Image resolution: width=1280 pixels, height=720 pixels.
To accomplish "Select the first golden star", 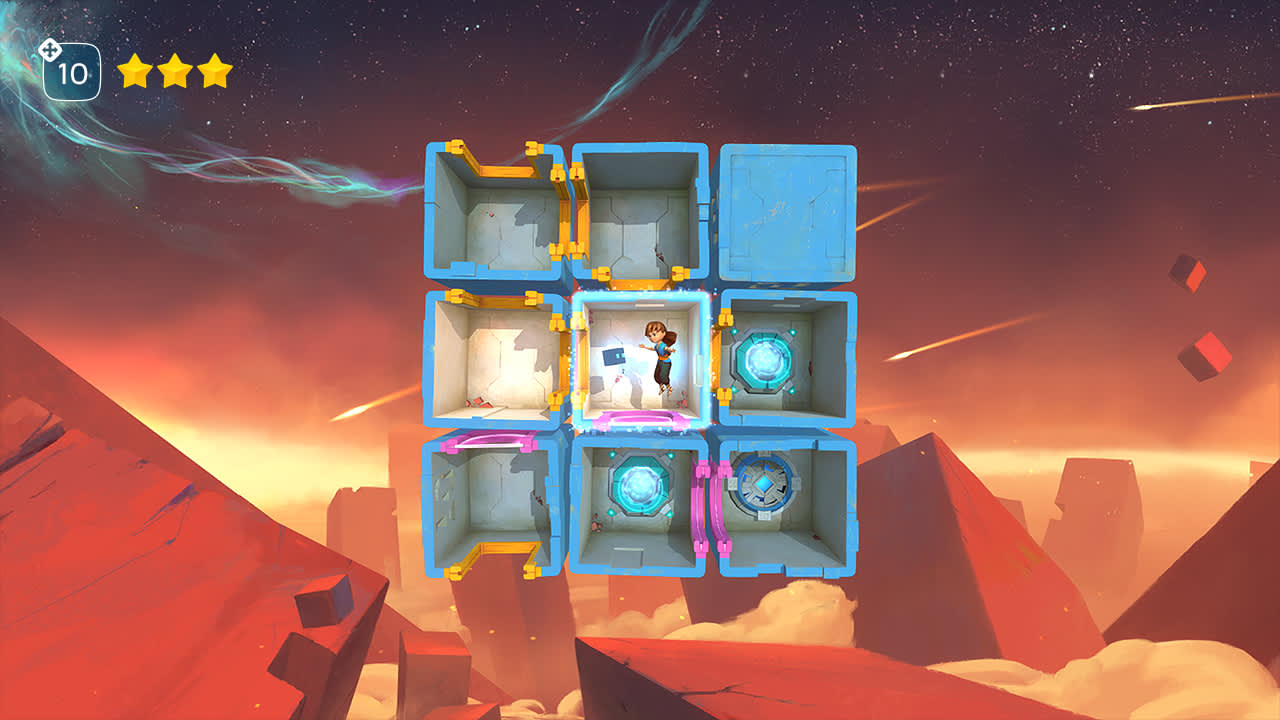I will click(x=134, y=70).
